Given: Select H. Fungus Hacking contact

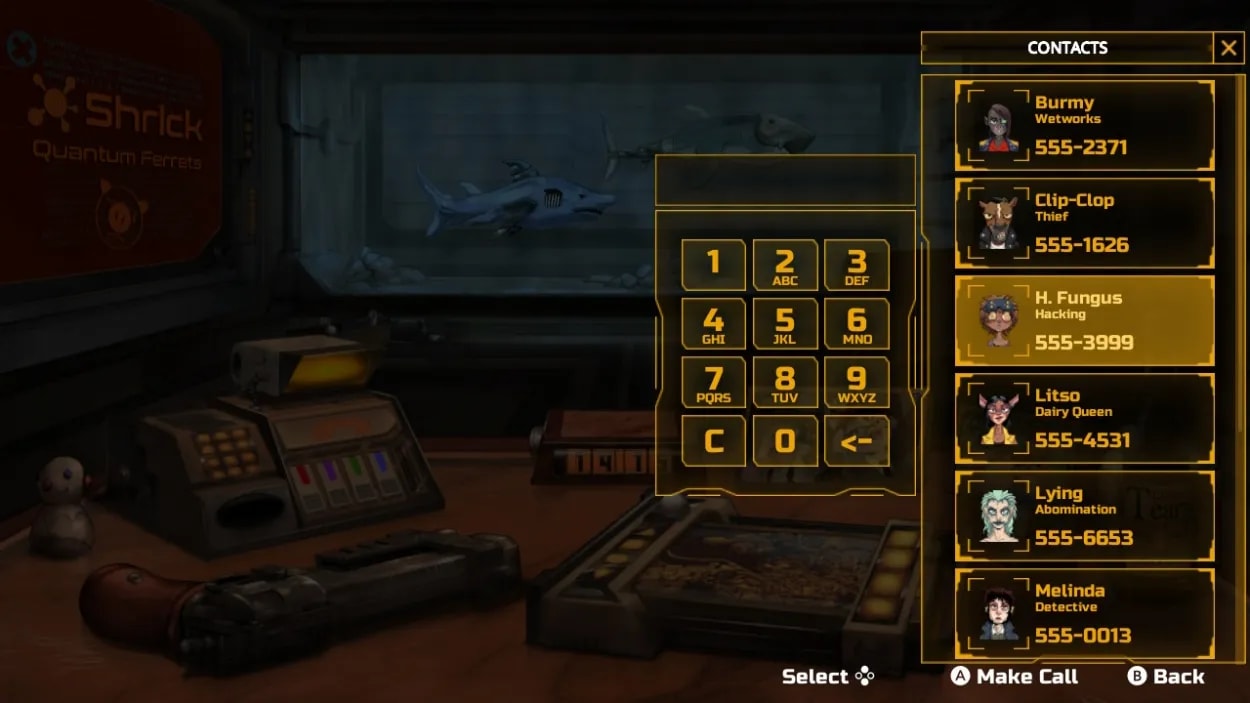Looking at the screenshot, I should pos(1085,320).
